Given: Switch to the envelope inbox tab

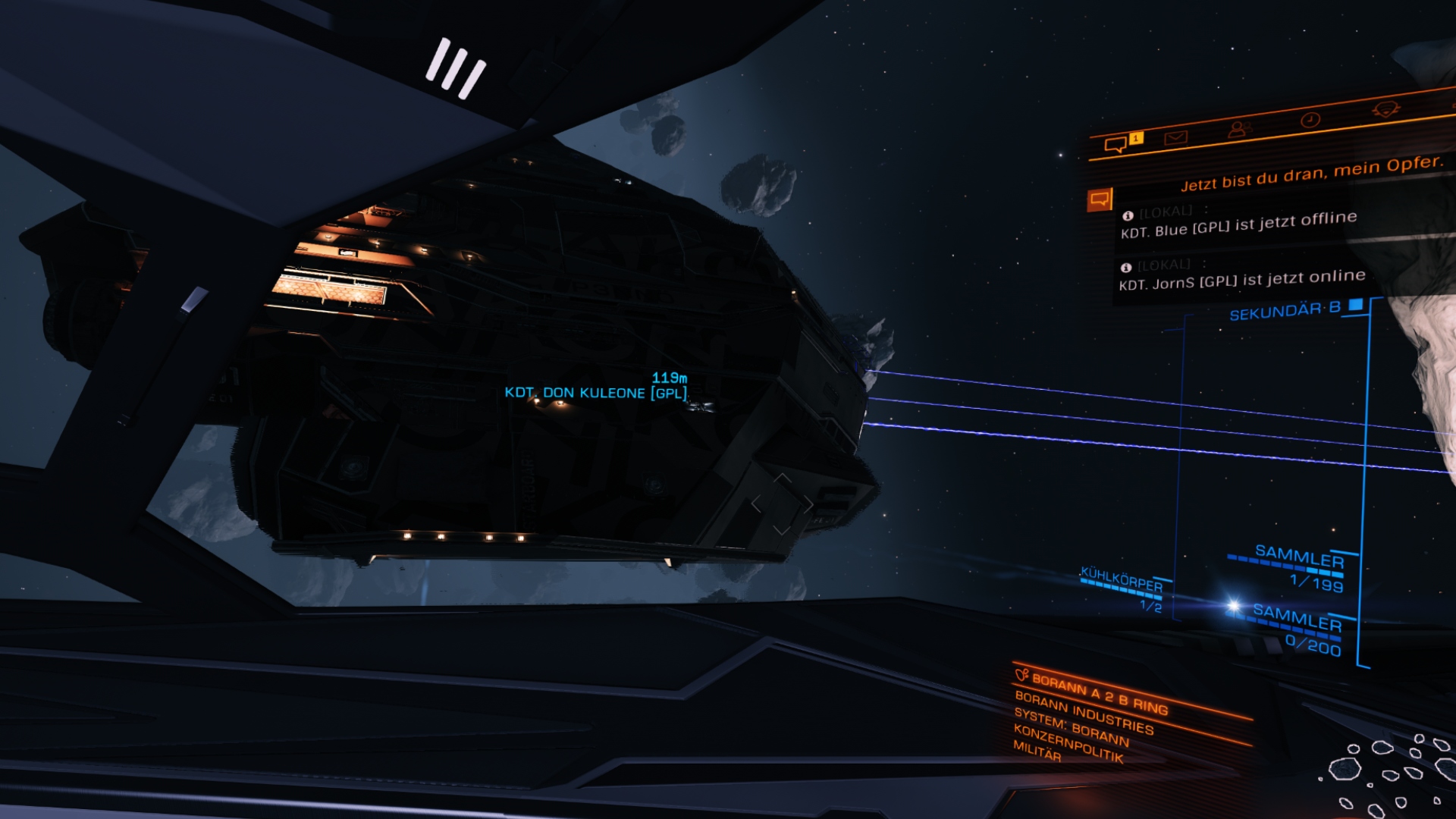Looking at the screenshot, I should pos(1175,137).
